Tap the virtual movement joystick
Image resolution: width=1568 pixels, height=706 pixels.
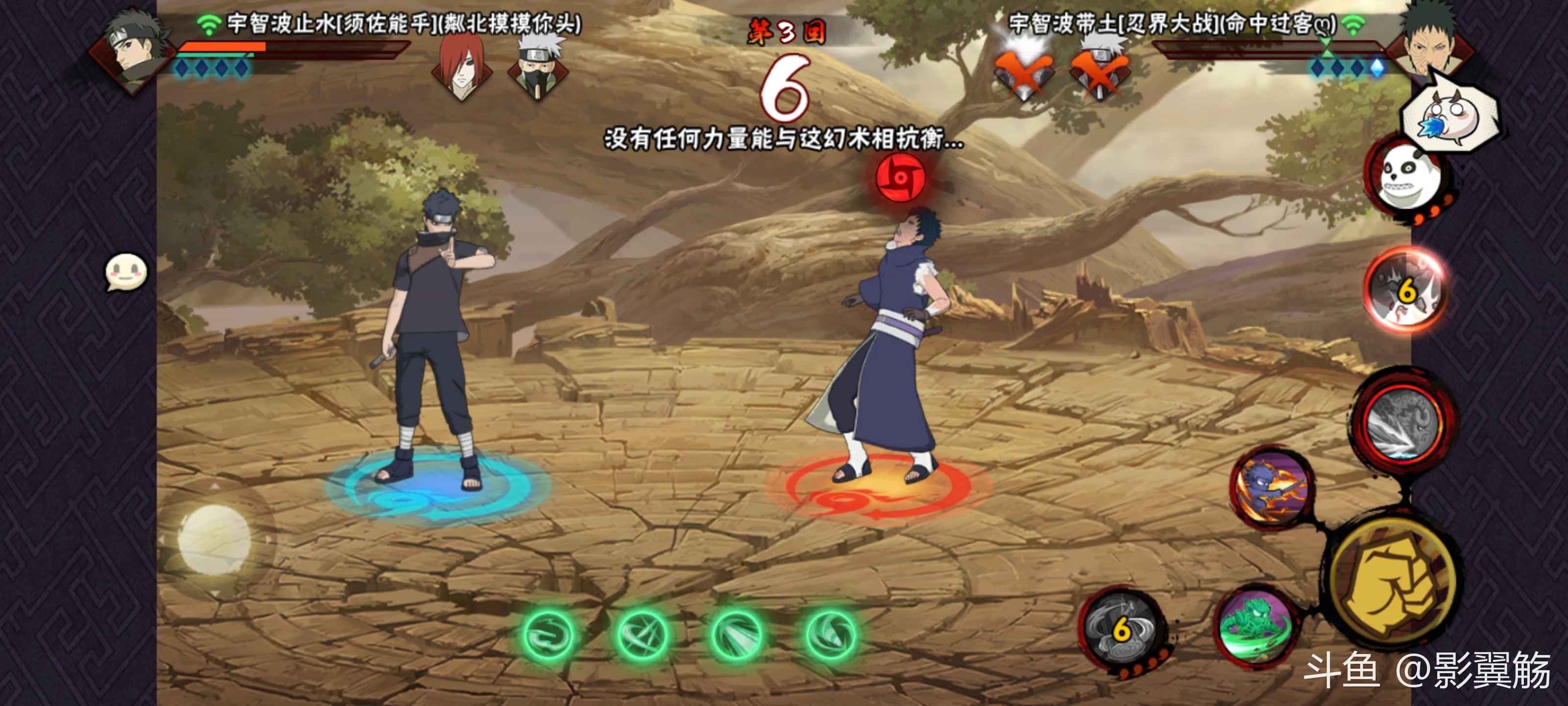214,540
